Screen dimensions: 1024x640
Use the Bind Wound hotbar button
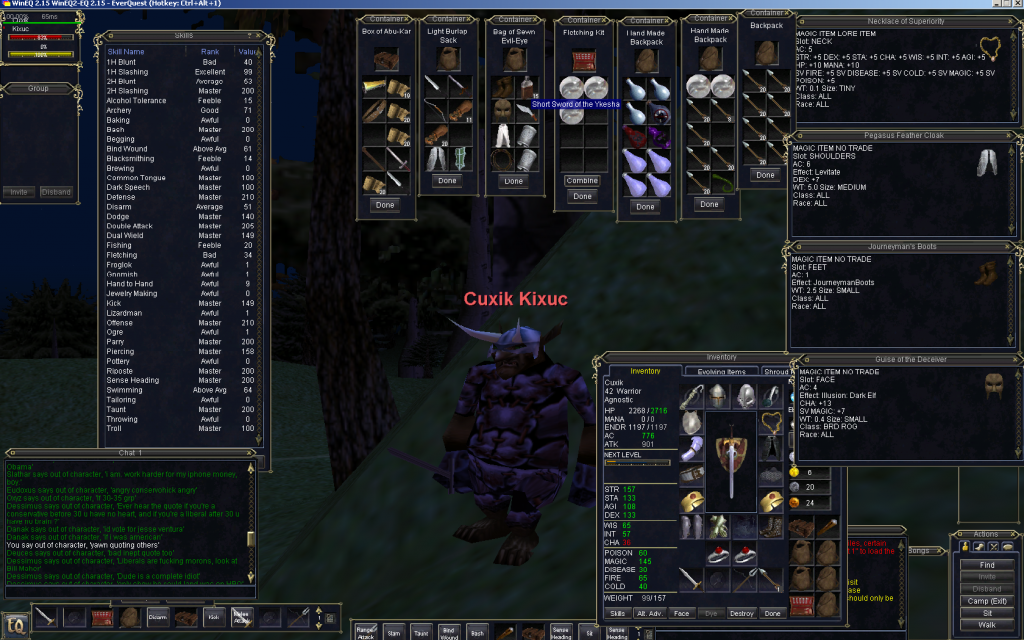(450, 630)
